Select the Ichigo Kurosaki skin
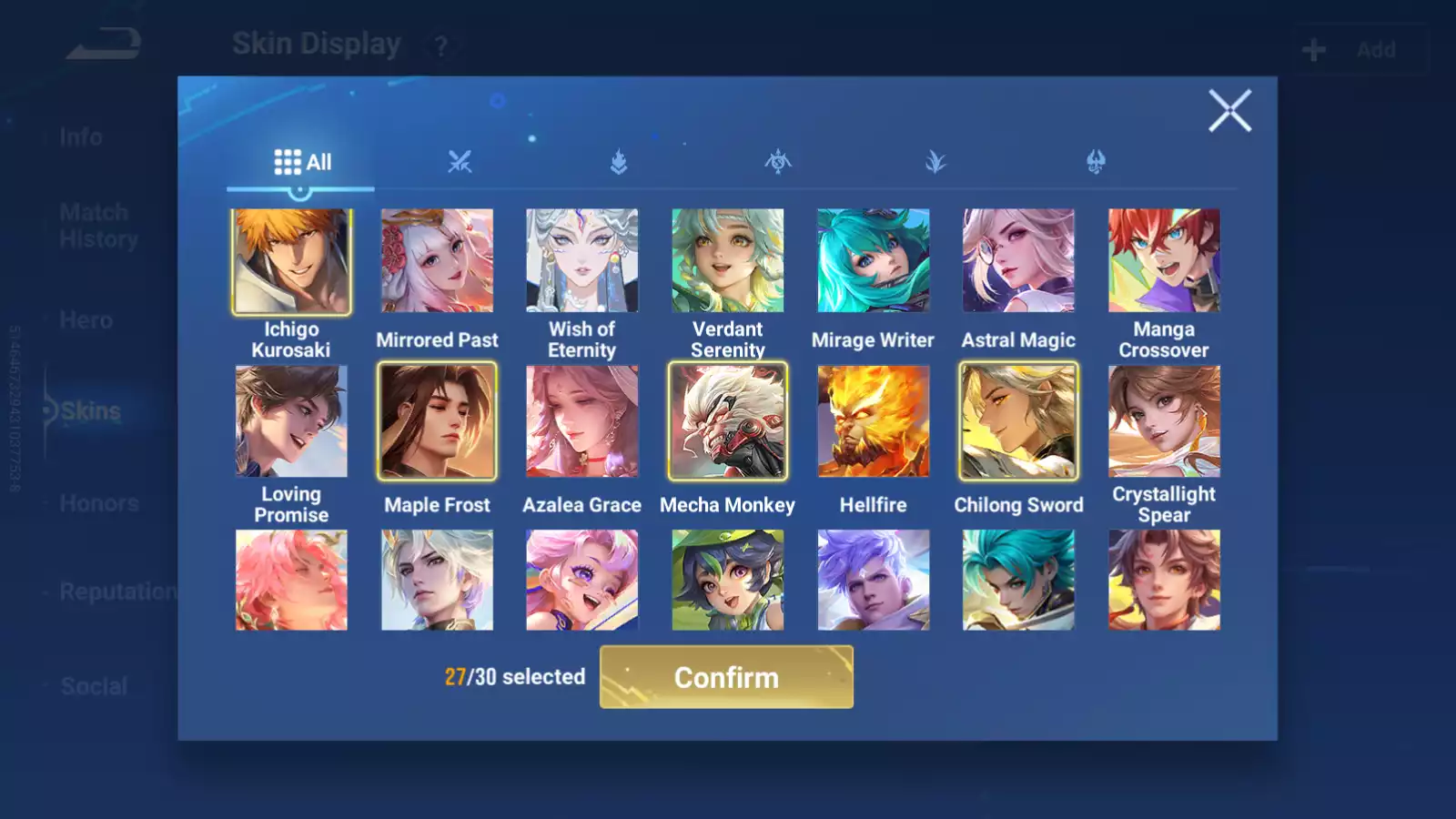1456x819 pixels. click(291, 262)
